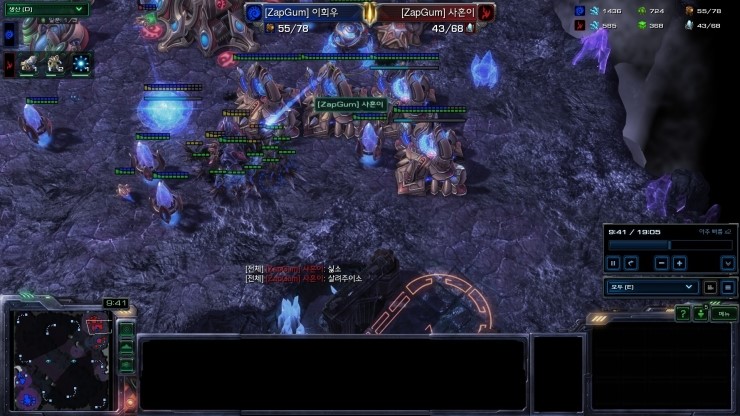Increase replay speed with the plus button
This screenshot has width=740, height=416.
679,263
